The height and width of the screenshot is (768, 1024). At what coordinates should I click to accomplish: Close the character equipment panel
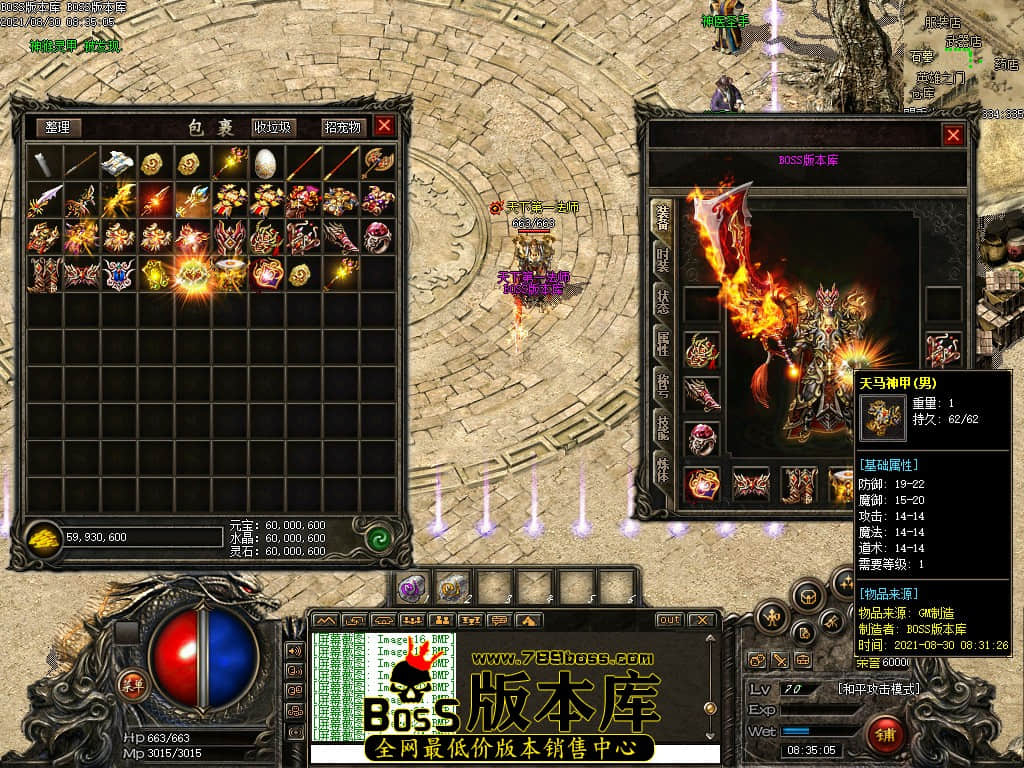tap(953, 135)
